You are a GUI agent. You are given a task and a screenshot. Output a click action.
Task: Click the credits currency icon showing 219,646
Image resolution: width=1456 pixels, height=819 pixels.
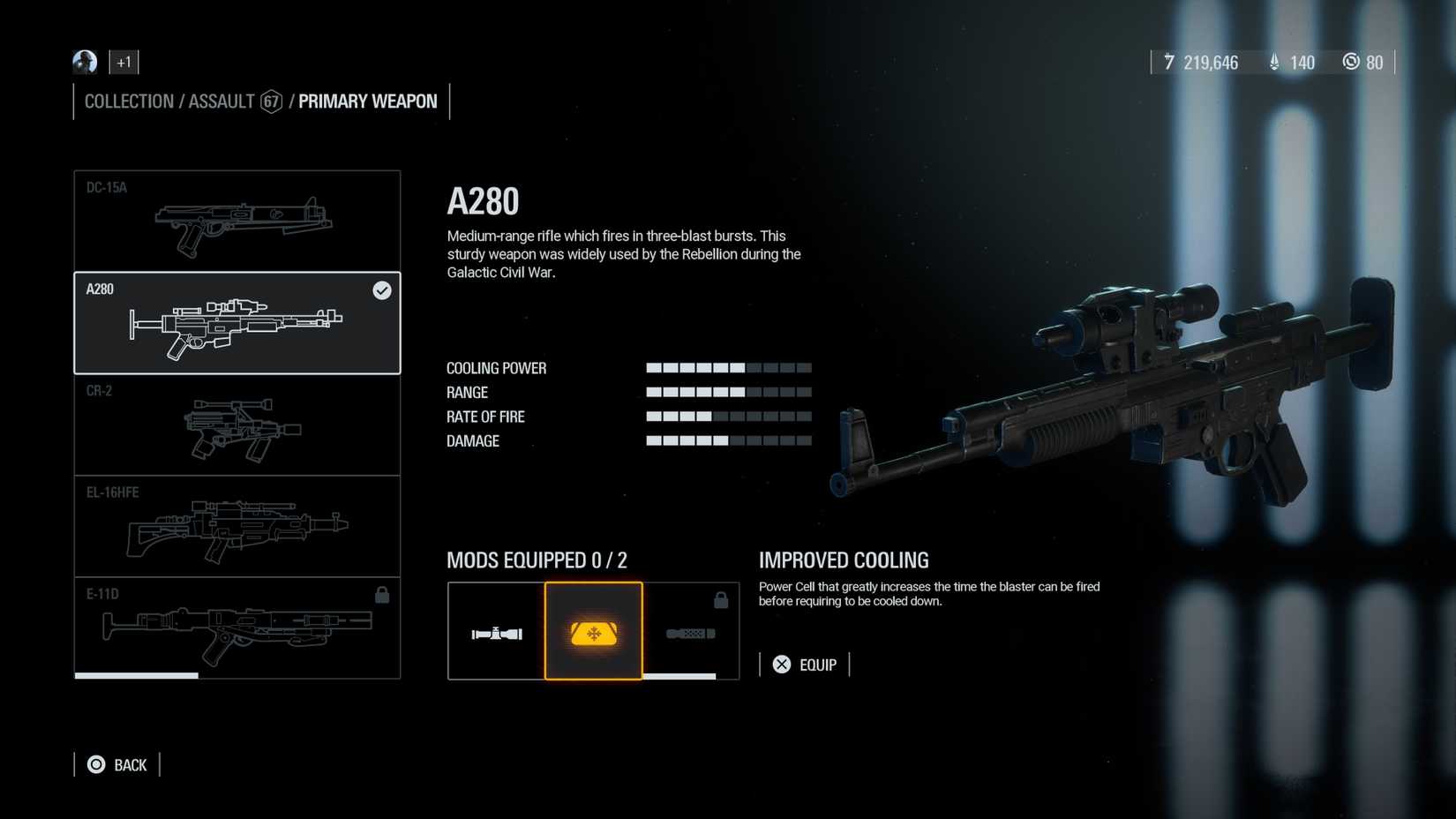tap(1169, 62)
